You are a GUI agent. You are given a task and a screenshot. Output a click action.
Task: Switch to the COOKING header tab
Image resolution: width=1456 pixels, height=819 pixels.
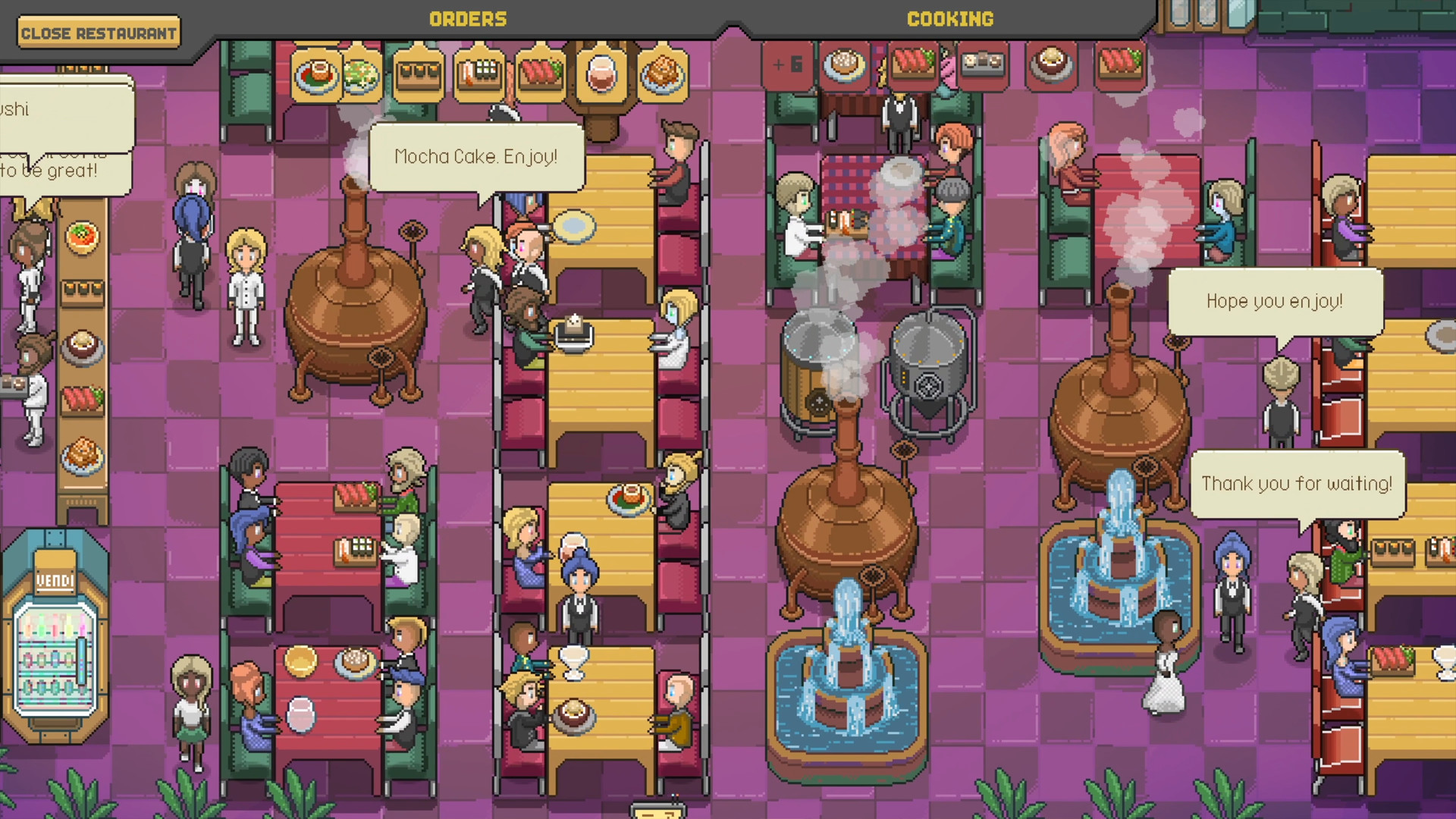pos(950,19)
